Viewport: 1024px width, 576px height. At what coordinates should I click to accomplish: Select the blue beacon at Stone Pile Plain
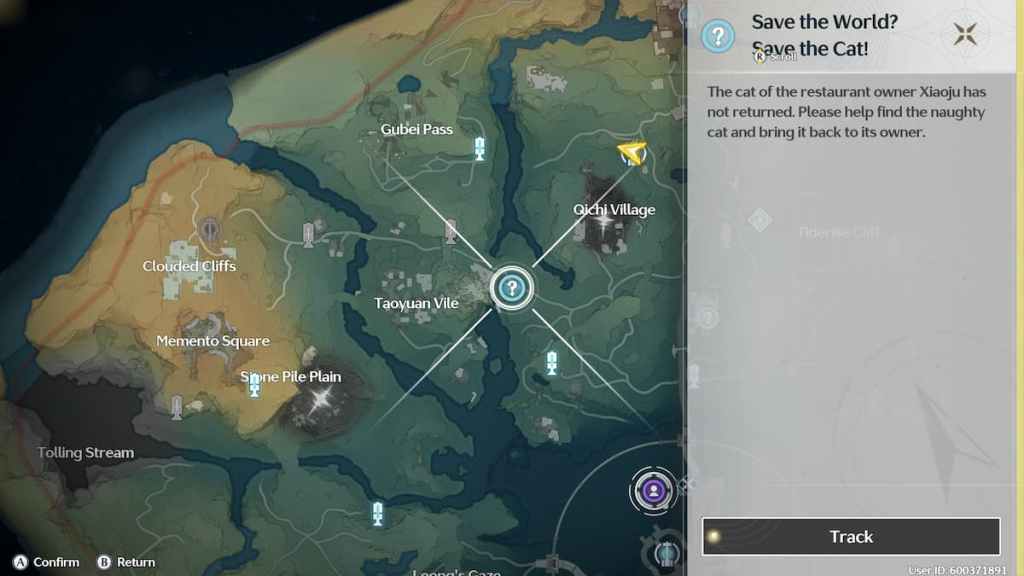pyautogui.click(x=254, y=386)
